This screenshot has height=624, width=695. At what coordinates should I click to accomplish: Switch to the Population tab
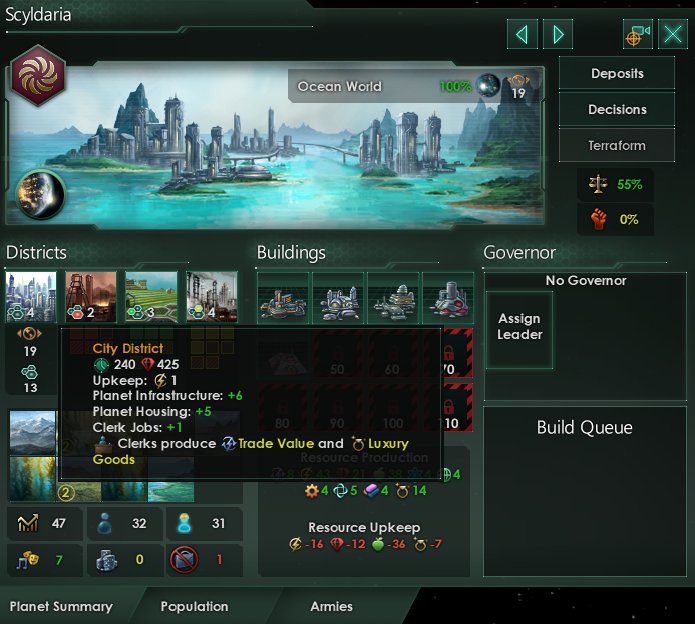pos(194,606)
